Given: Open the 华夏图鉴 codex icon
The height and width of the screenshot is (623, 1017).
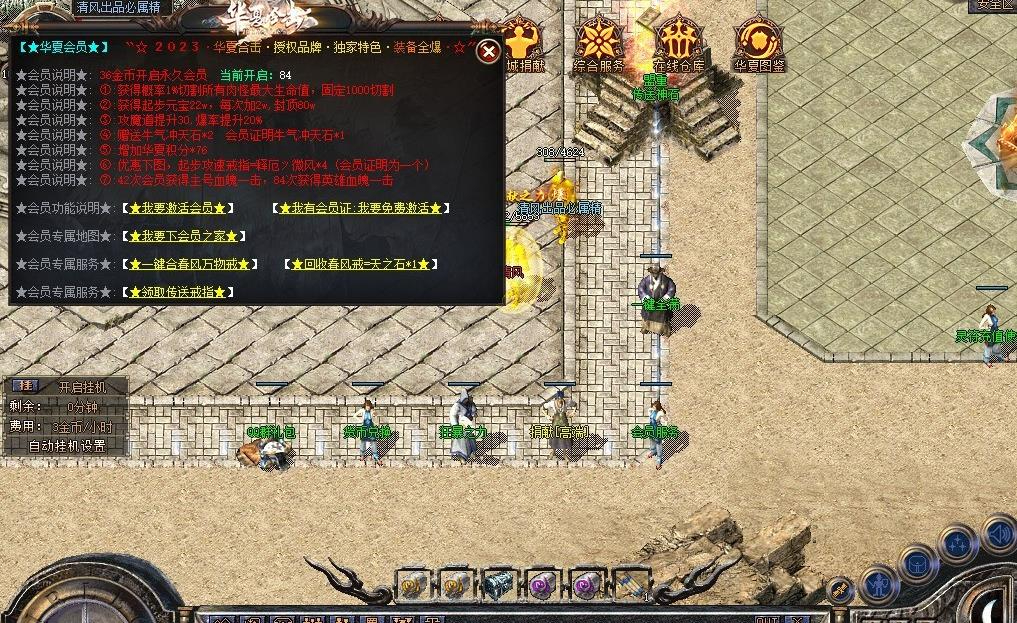Looking at the screenshot, I should (x=758, y=45).
